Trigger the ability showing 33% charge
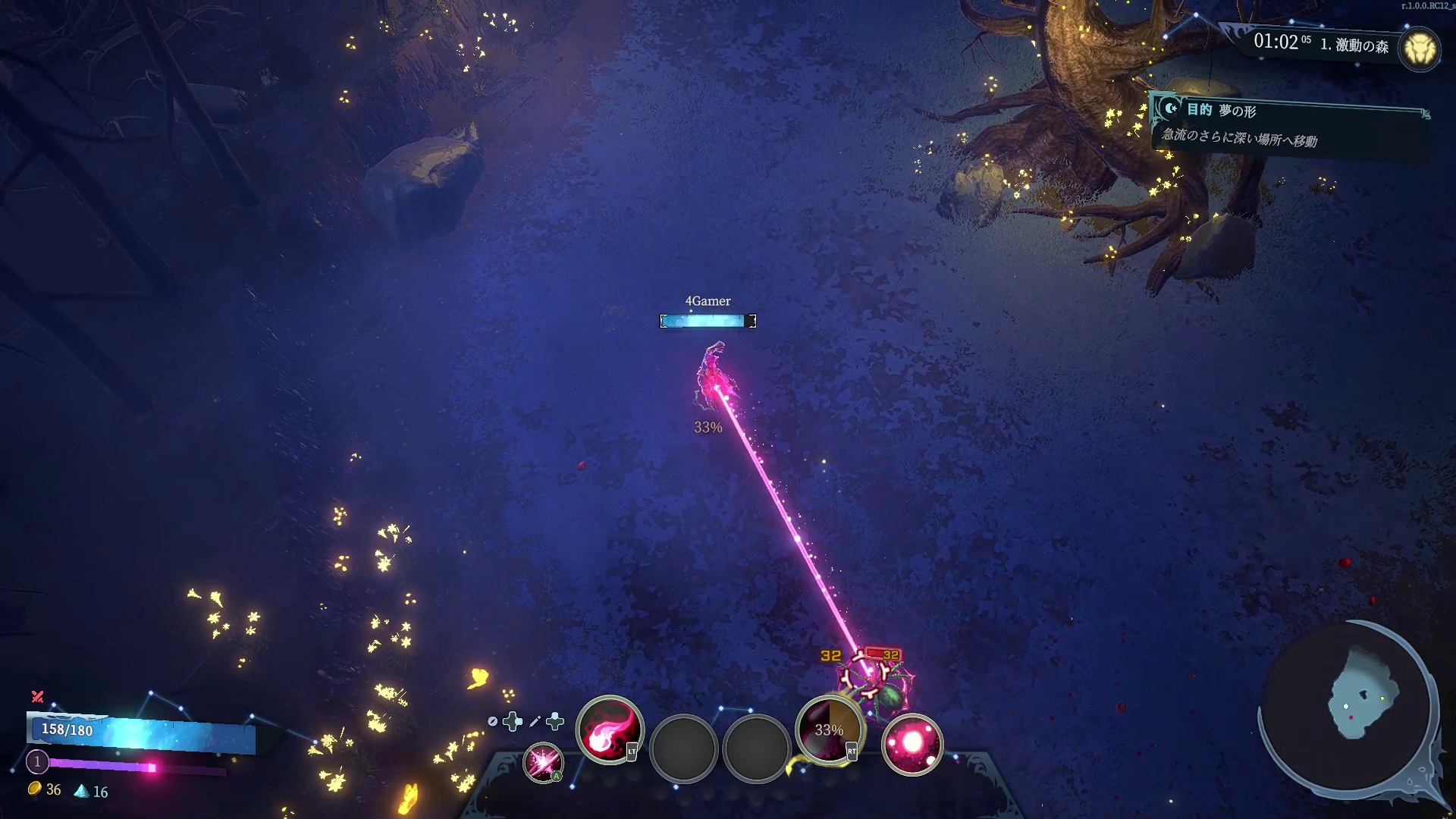The width and height of the screenshot is (1456, 819). click(x=829, y=730)
